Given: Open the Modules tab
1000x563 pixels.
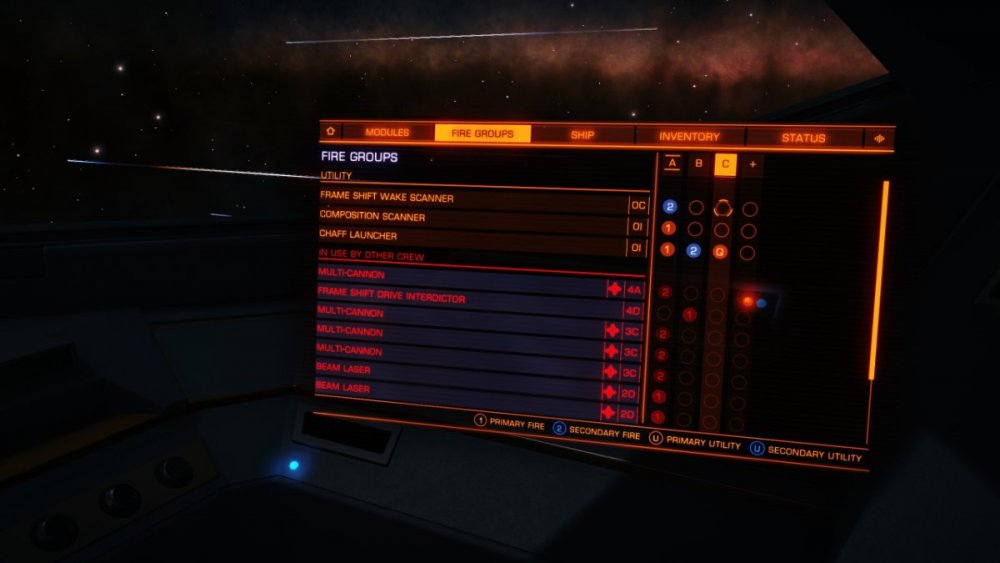Looking at the screenshot, I should coord(387,132).
